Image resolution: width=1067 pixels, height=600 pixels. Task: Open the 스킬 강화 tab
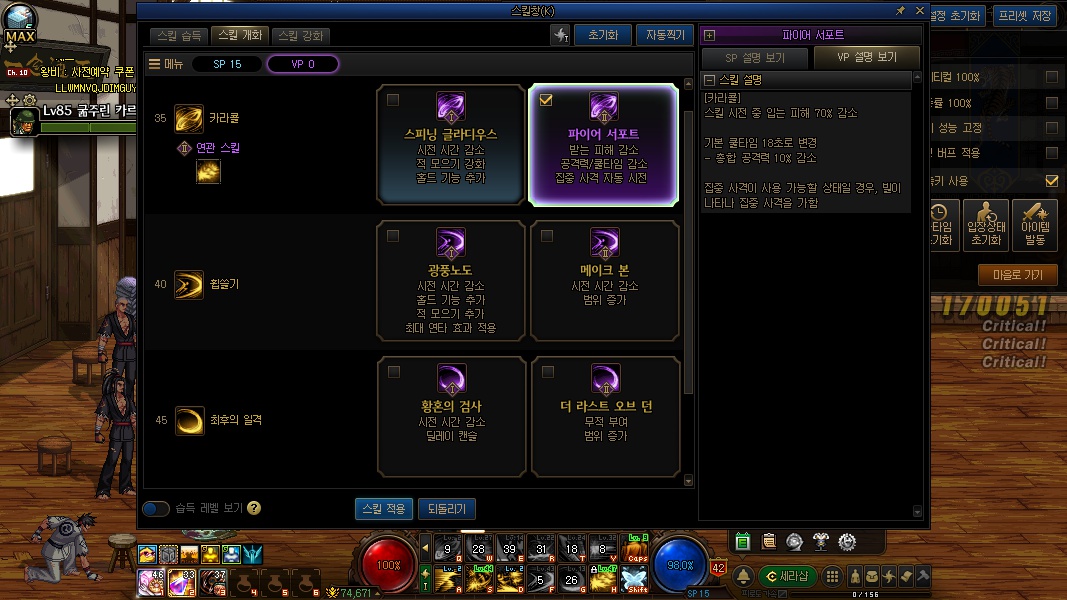point(301,35)
